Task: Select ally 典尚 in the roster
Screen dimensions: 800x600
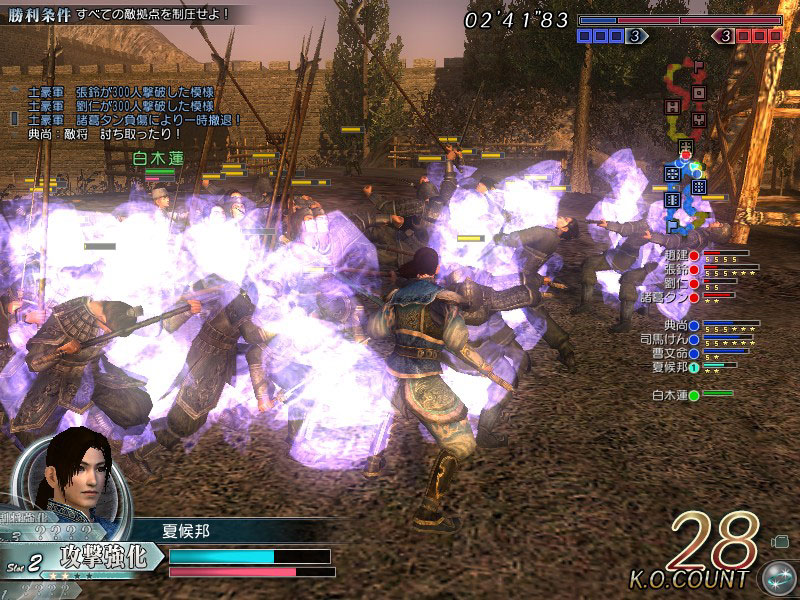Action: click(677, 326)
